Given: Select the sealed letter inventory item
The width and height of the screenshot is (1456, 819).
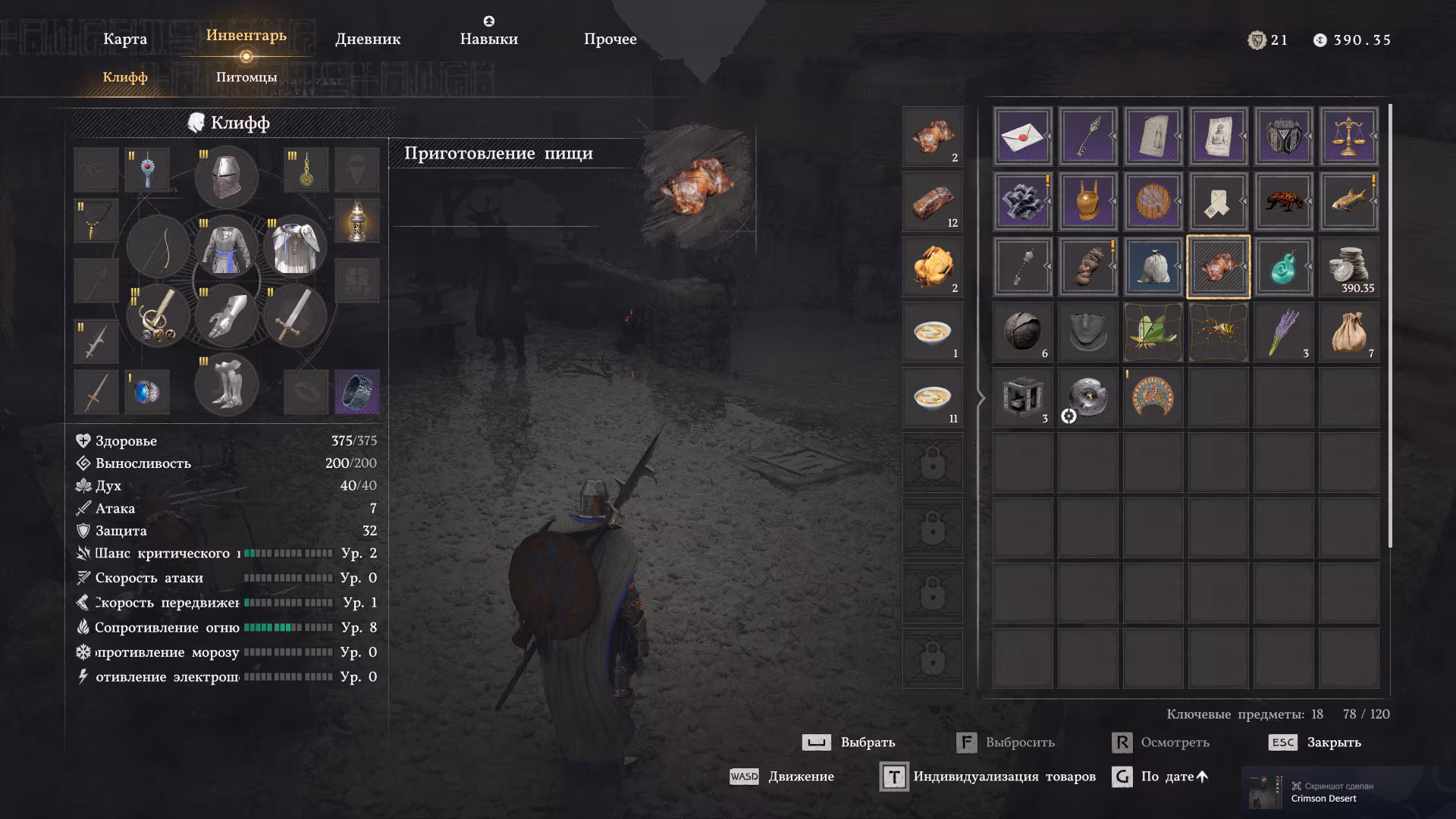Looking at the screenshot, I should tap(1022, 136).
